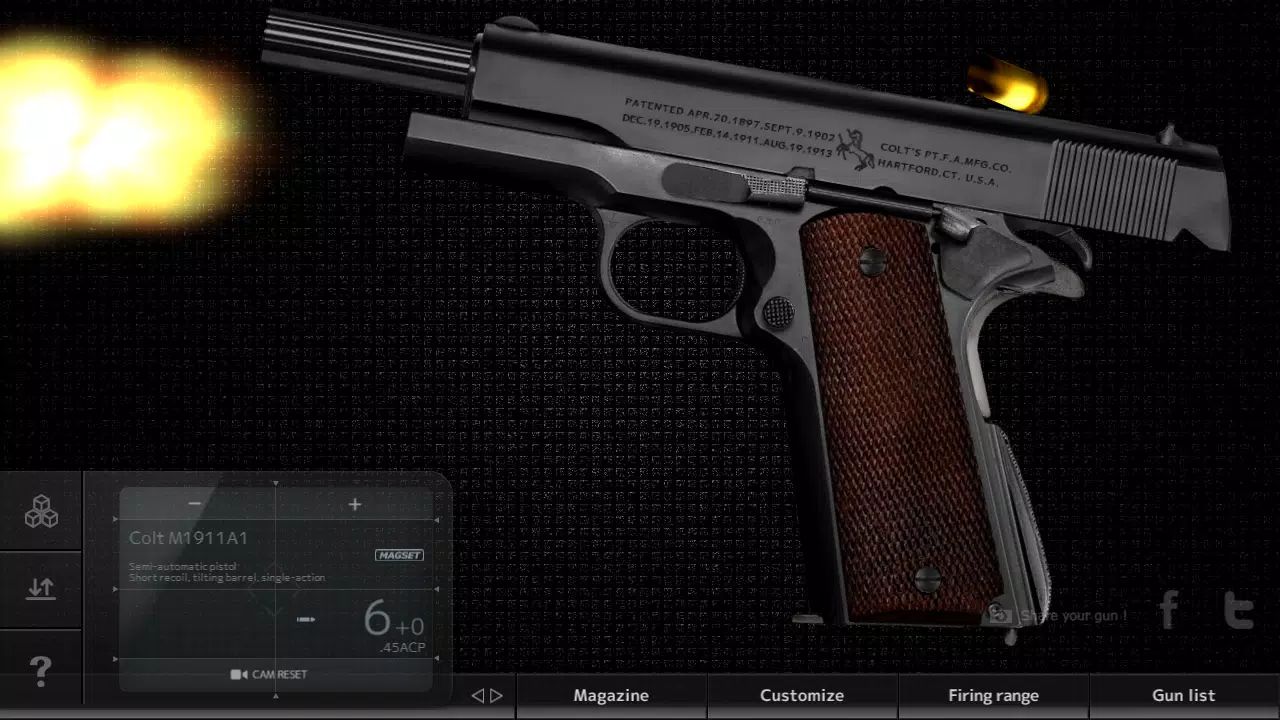Open the Magazine menu

tap(611, 694)
